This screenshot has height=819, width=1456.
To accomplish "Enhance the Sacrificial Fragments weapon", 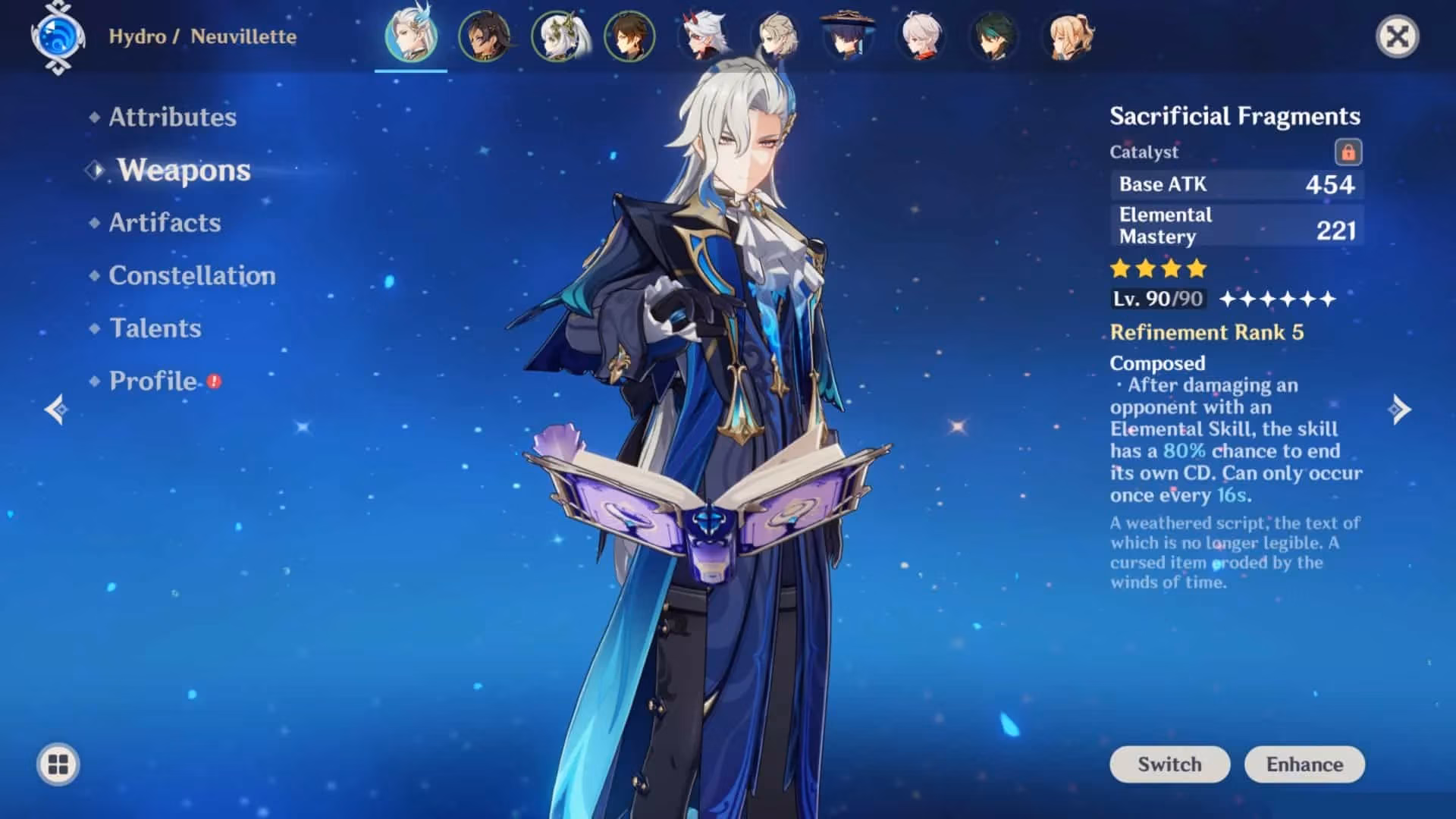I will click(x=1304, y=764).
